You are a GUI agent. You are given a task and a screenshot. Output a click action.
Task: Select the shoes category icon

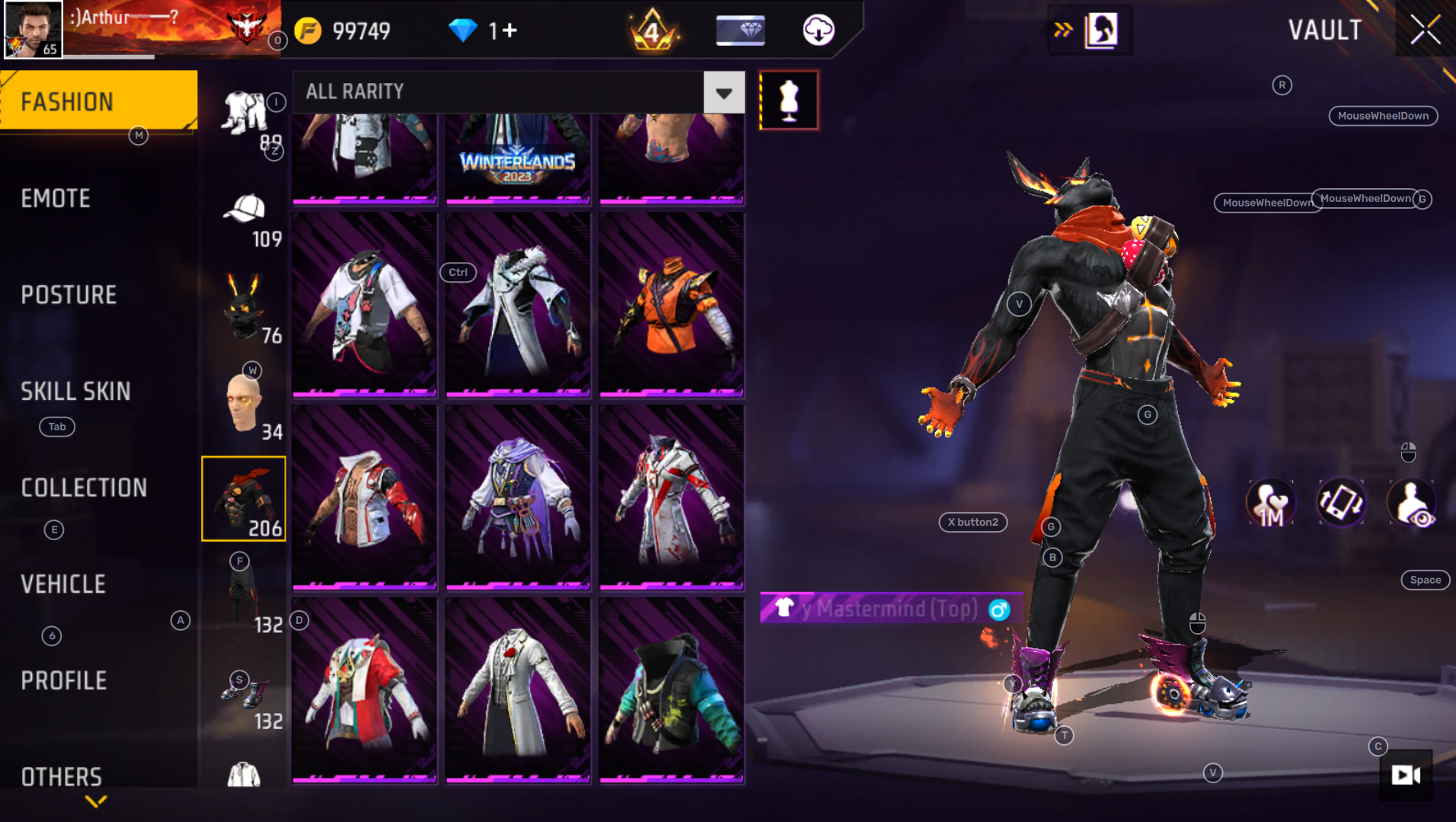245,693
